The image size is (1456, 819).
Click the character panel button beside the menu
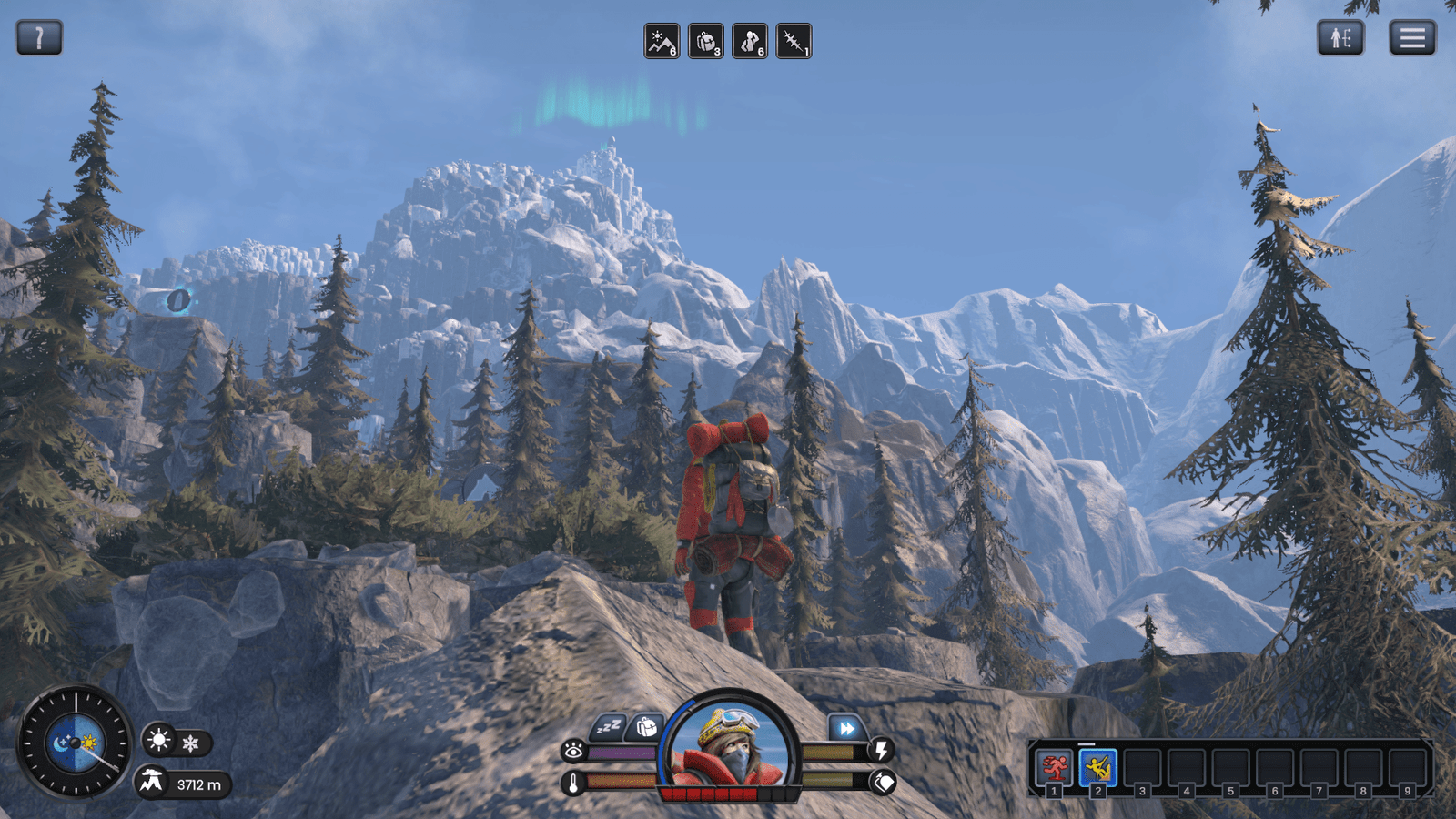pos(1340,38)
